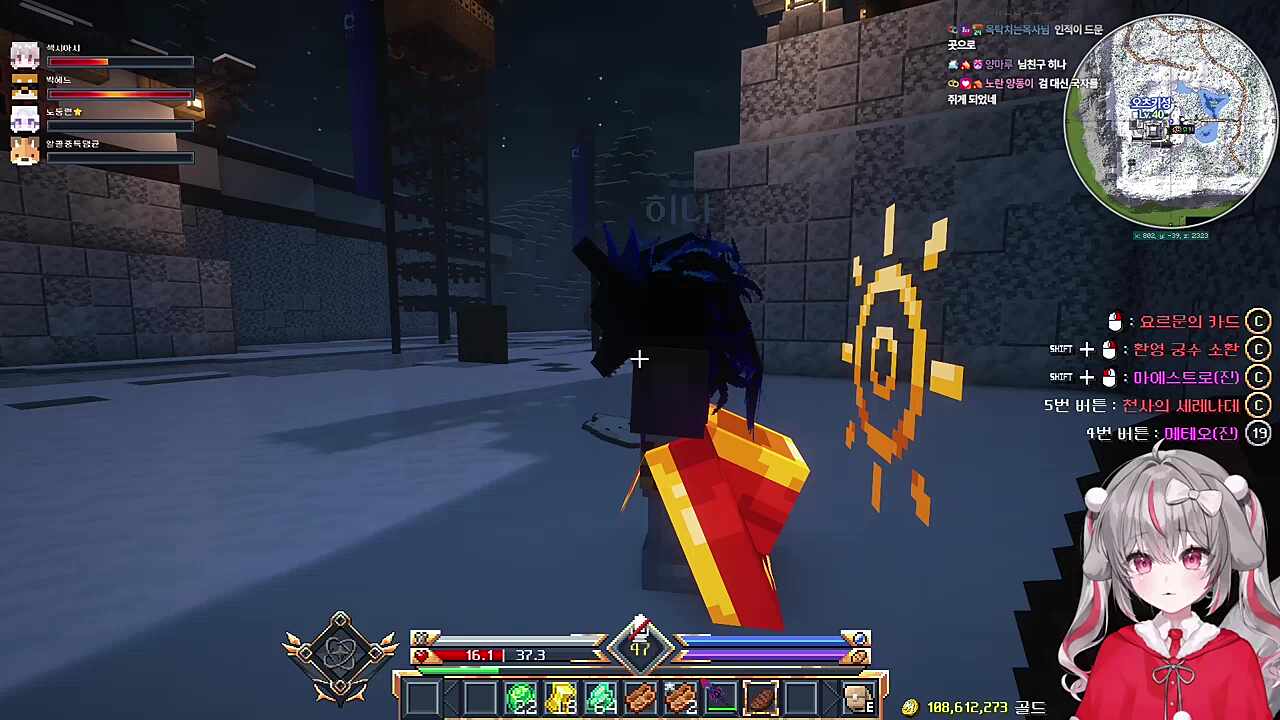
Task: Click the streamer's VTuber avatar overlay
Action: click(x=1170, y=590)
